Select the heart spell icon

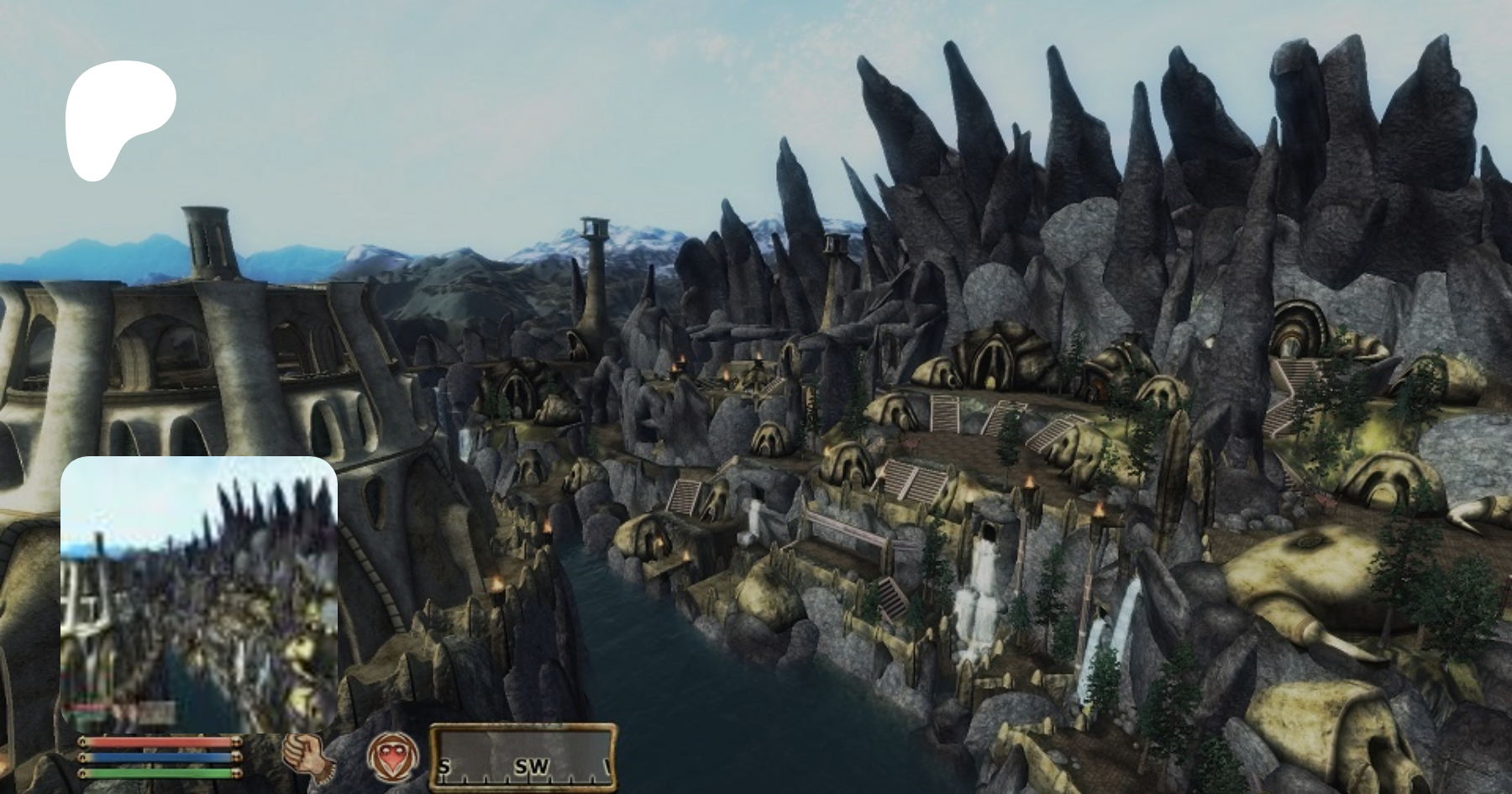(392, 755)
